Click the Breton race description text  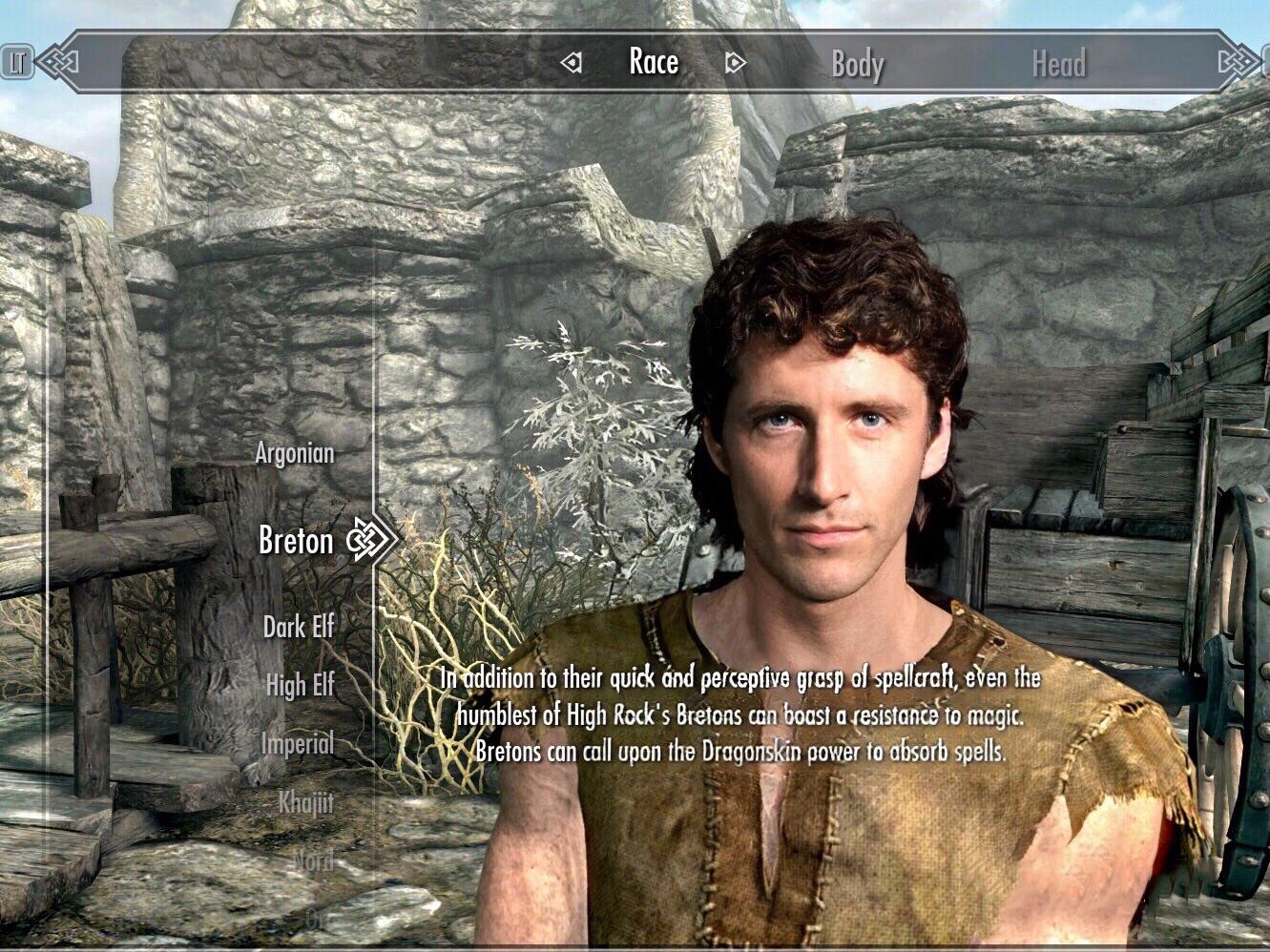[x=739, y=715]
